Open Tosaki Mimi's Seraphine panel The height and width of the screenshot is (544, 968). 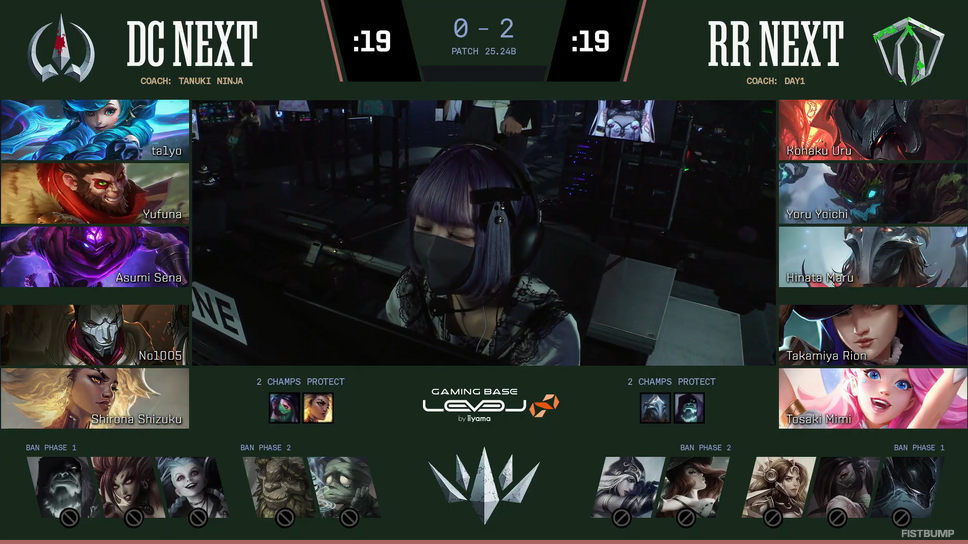point(873,398)
